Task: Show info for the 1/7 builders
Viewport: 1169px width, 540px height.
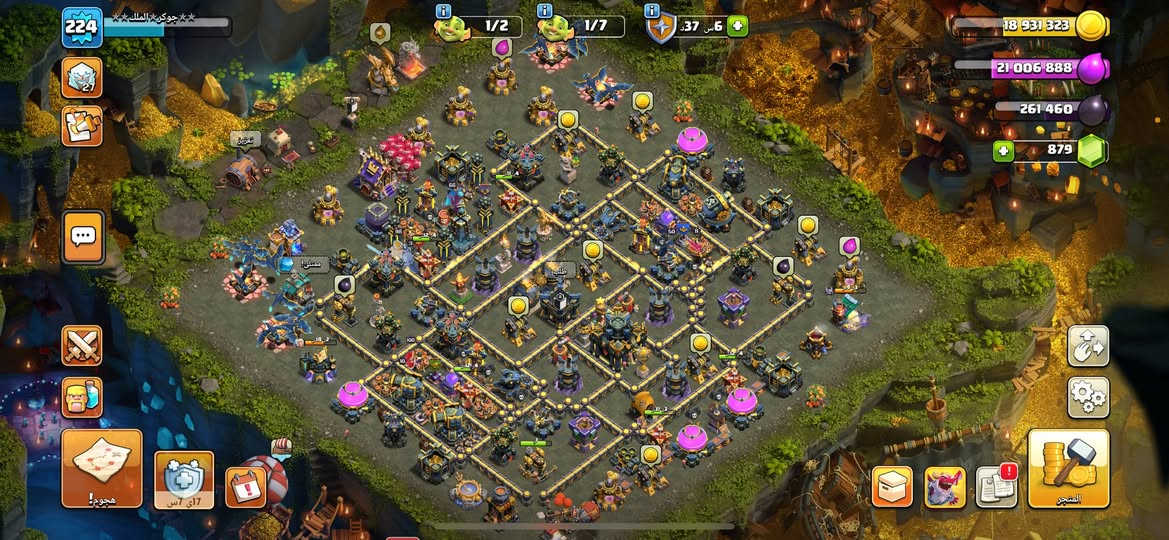Action: 544,11
